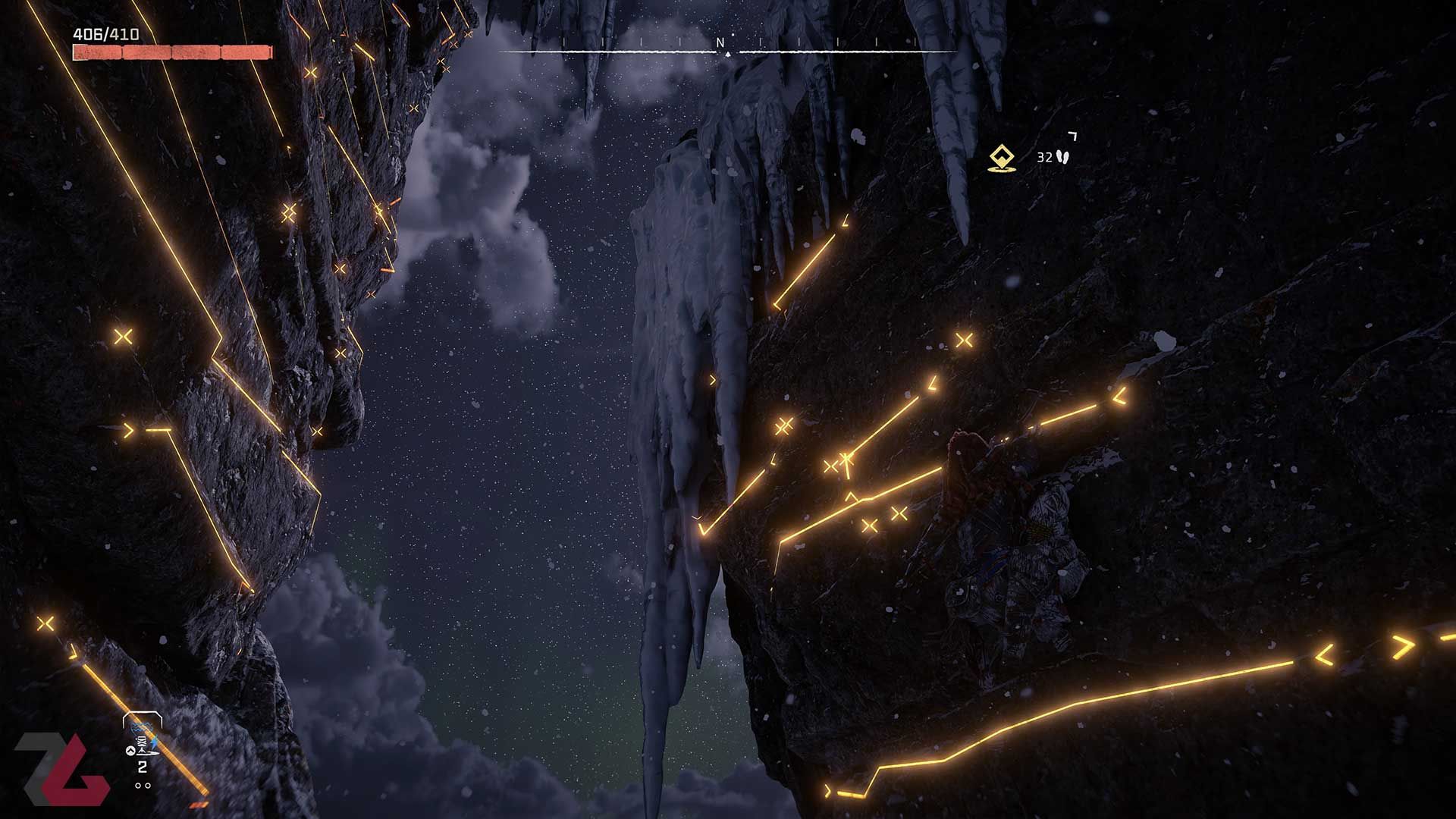Click the compass bar's north indicator
The image size is (1456, 819).
(x=721, y=44)
